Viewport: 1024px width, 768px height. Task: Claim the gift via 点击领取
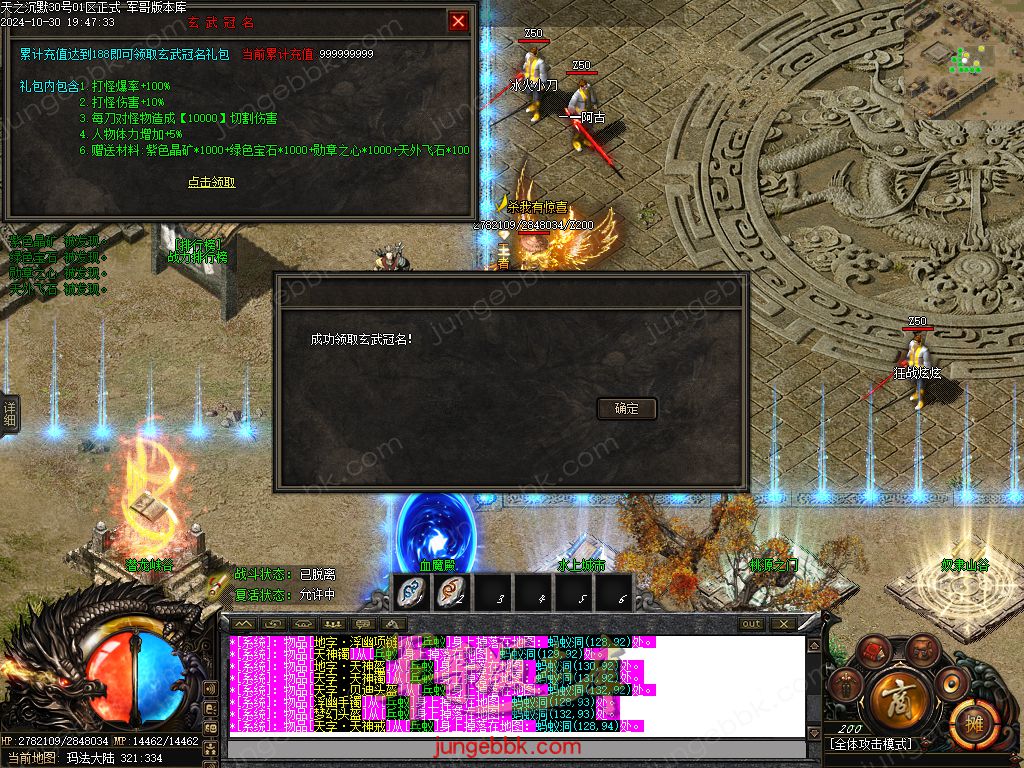(x=212, y=182)
